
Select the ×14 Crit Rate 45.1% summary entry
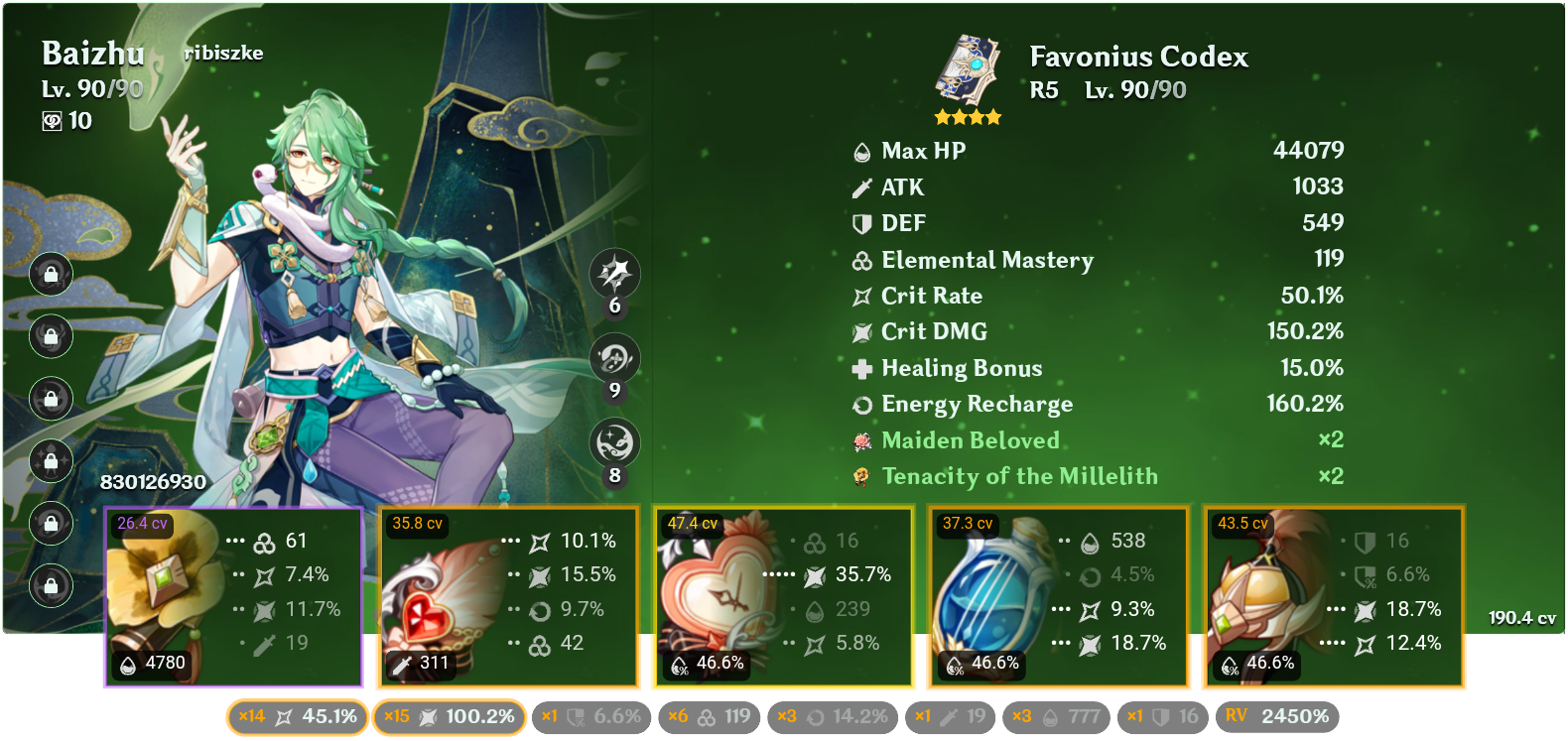(x=297, y=715)
